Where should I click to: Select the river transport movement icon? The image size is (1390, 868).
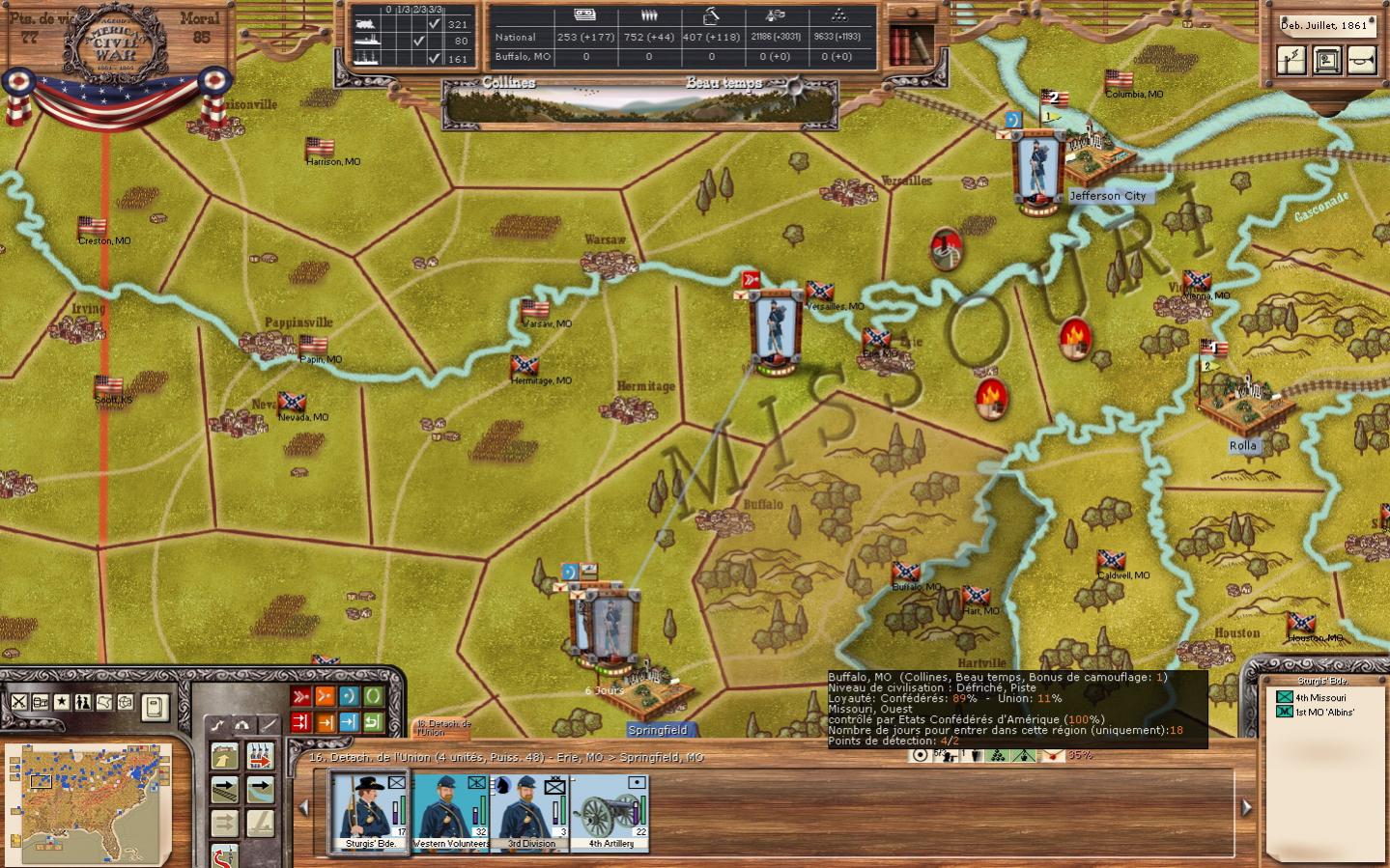pos(261,789)
